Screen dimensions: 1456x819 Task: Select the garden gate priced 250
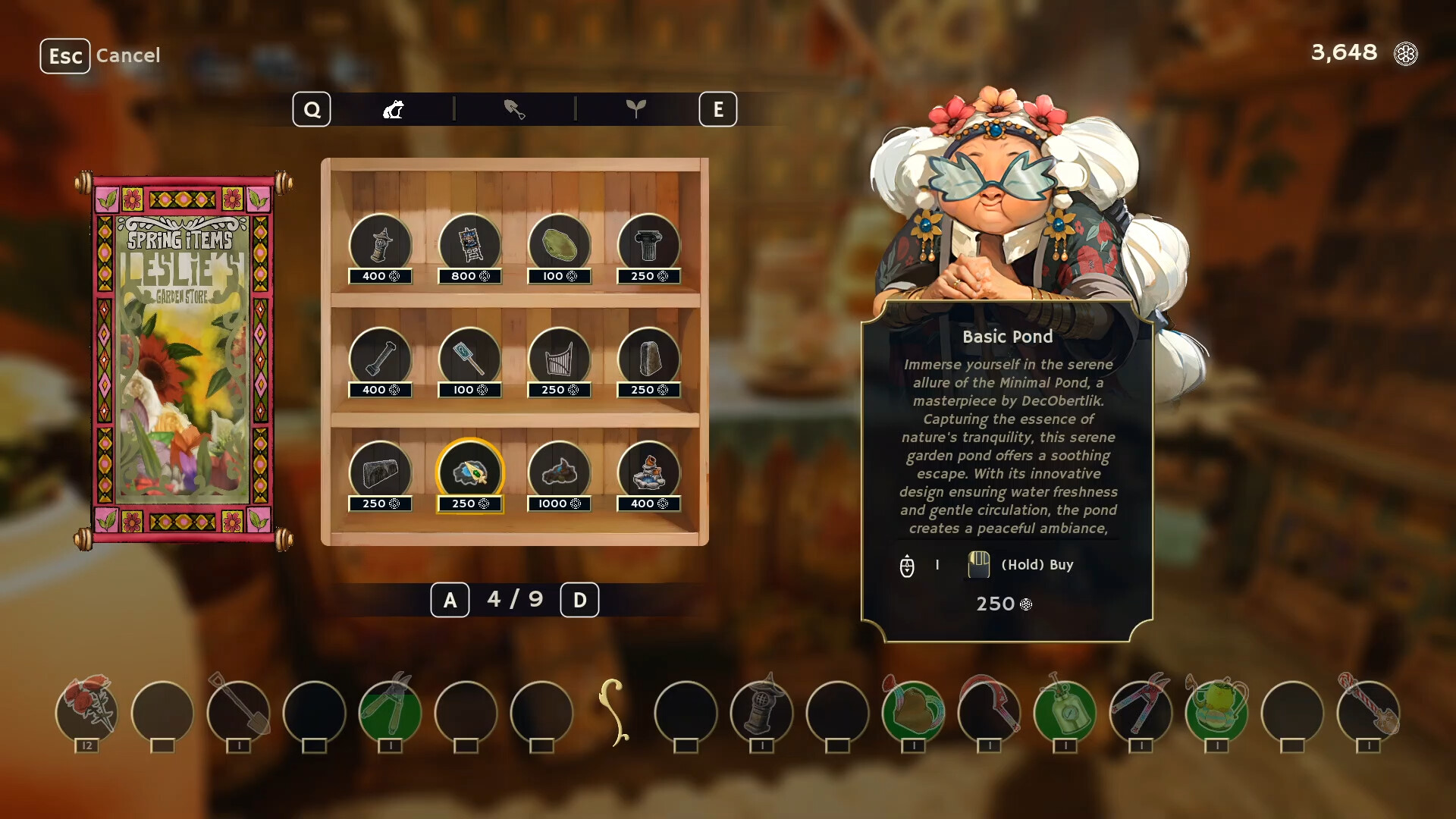tap(559, 359)
